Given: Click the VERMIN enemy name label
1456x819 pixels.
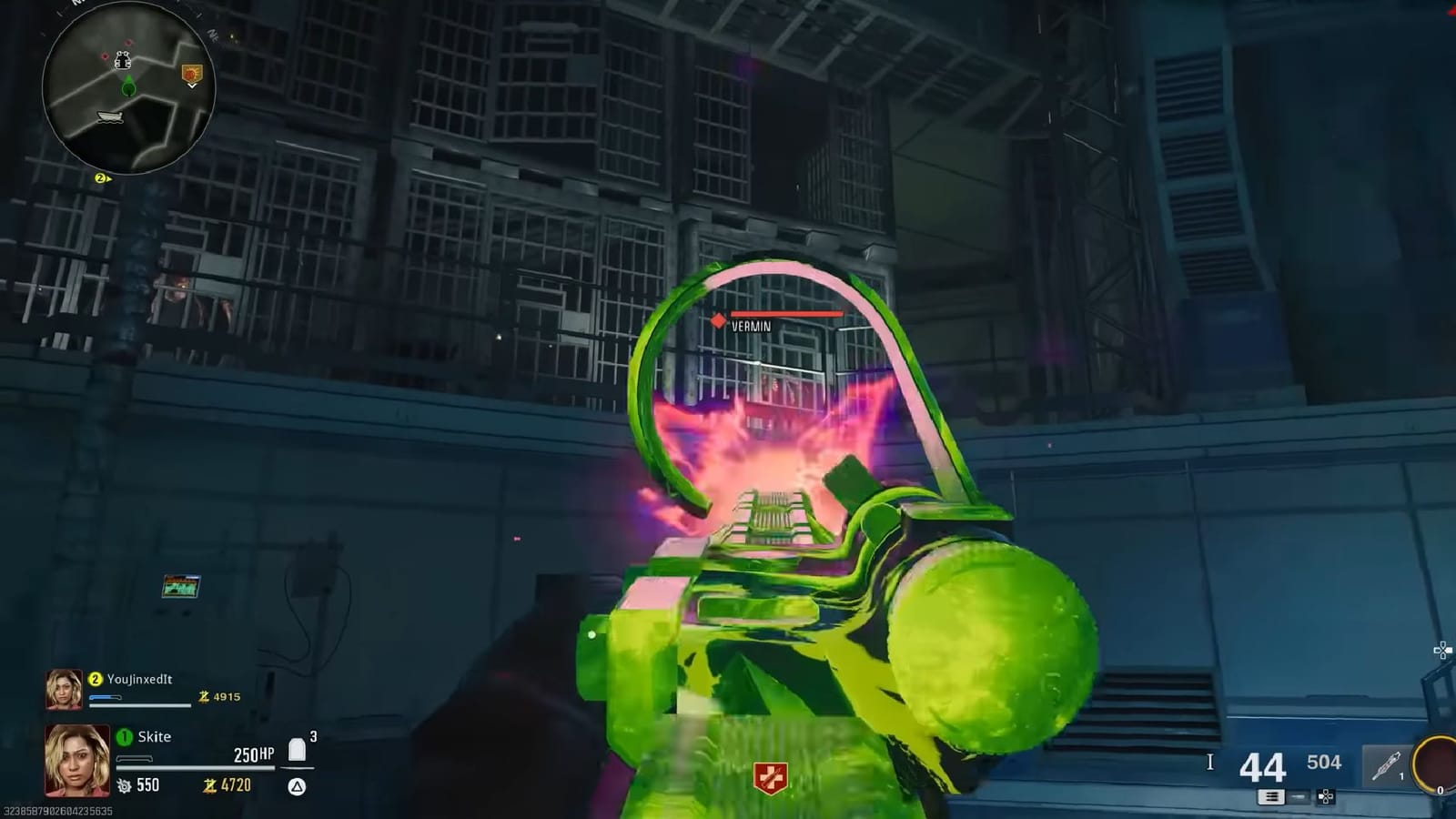Looking at the screenshot, I should pos(752,326).
